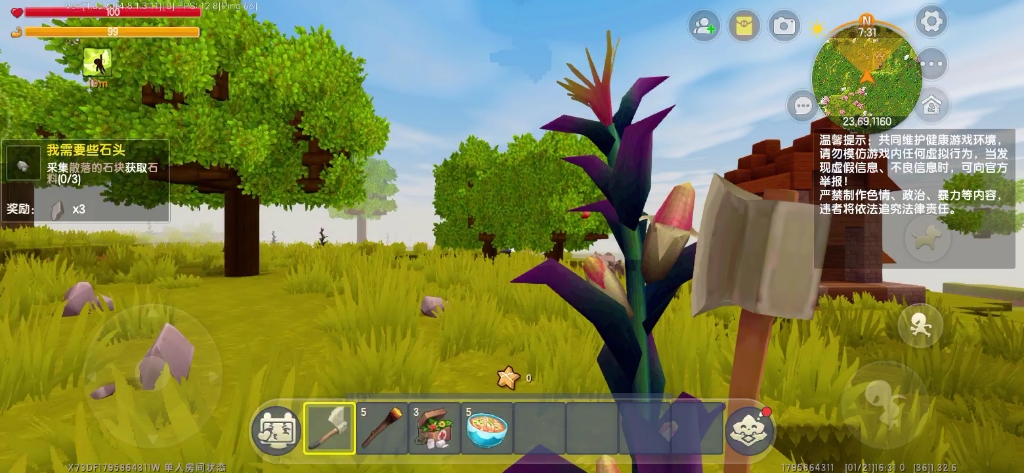Select the torch hotbar slot
This screenshot has height=473, width=1024.
(x=382, y=428)
